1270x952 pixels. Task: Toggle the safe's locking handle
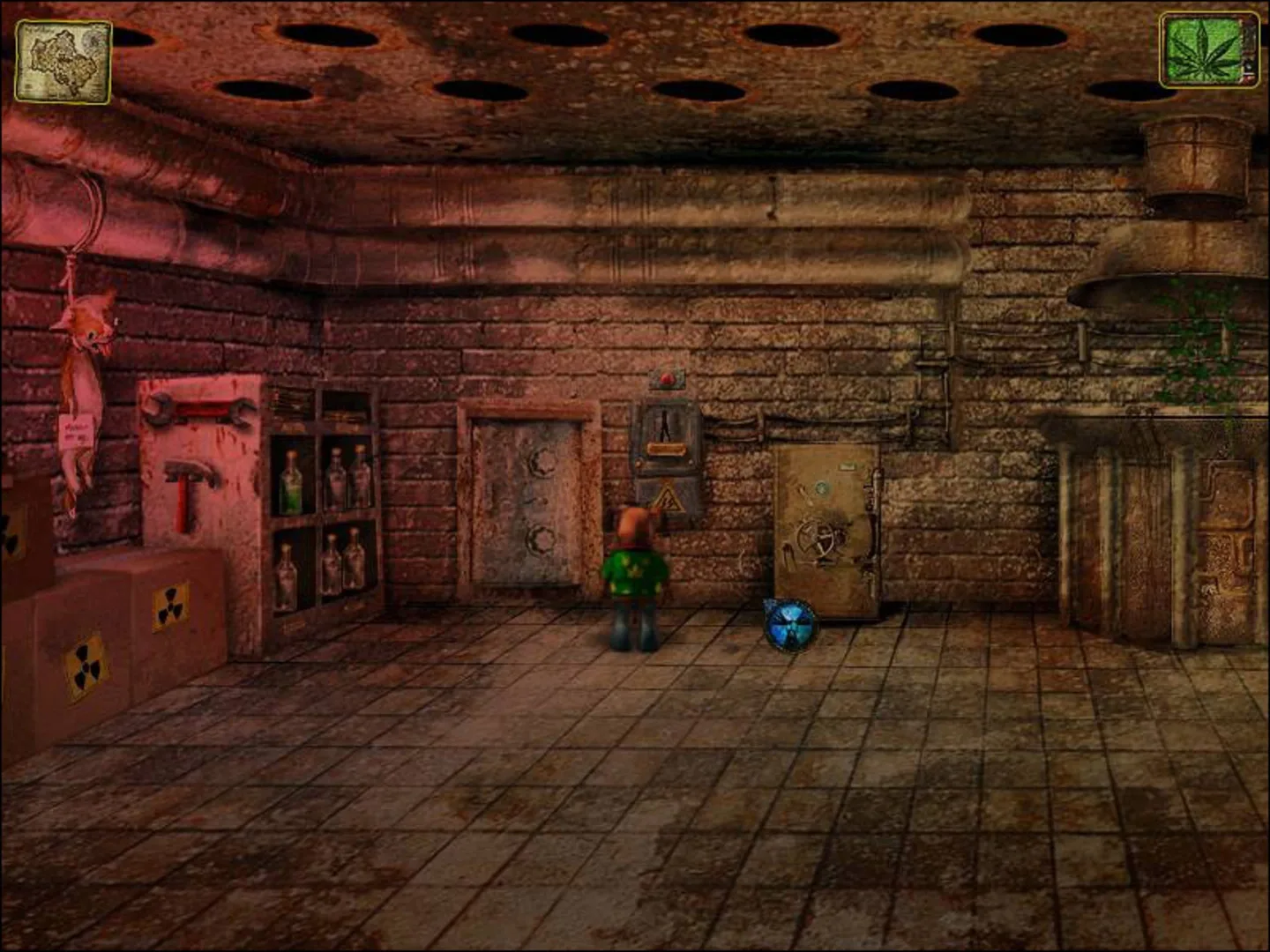pyautogui.click(x=872, y=516)
